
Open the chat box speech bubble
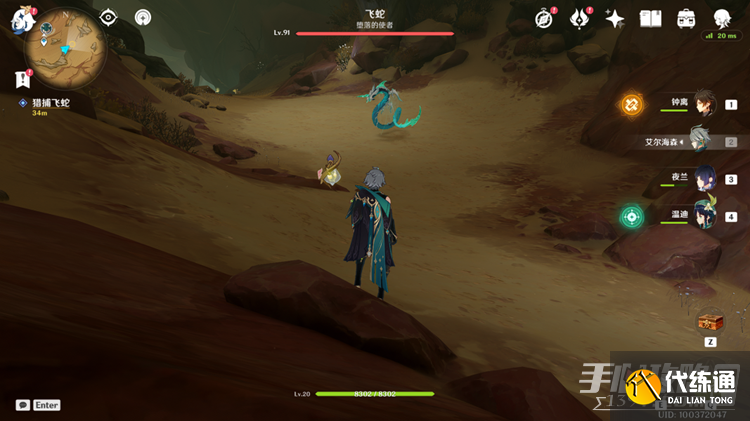(x=23, y=405)
